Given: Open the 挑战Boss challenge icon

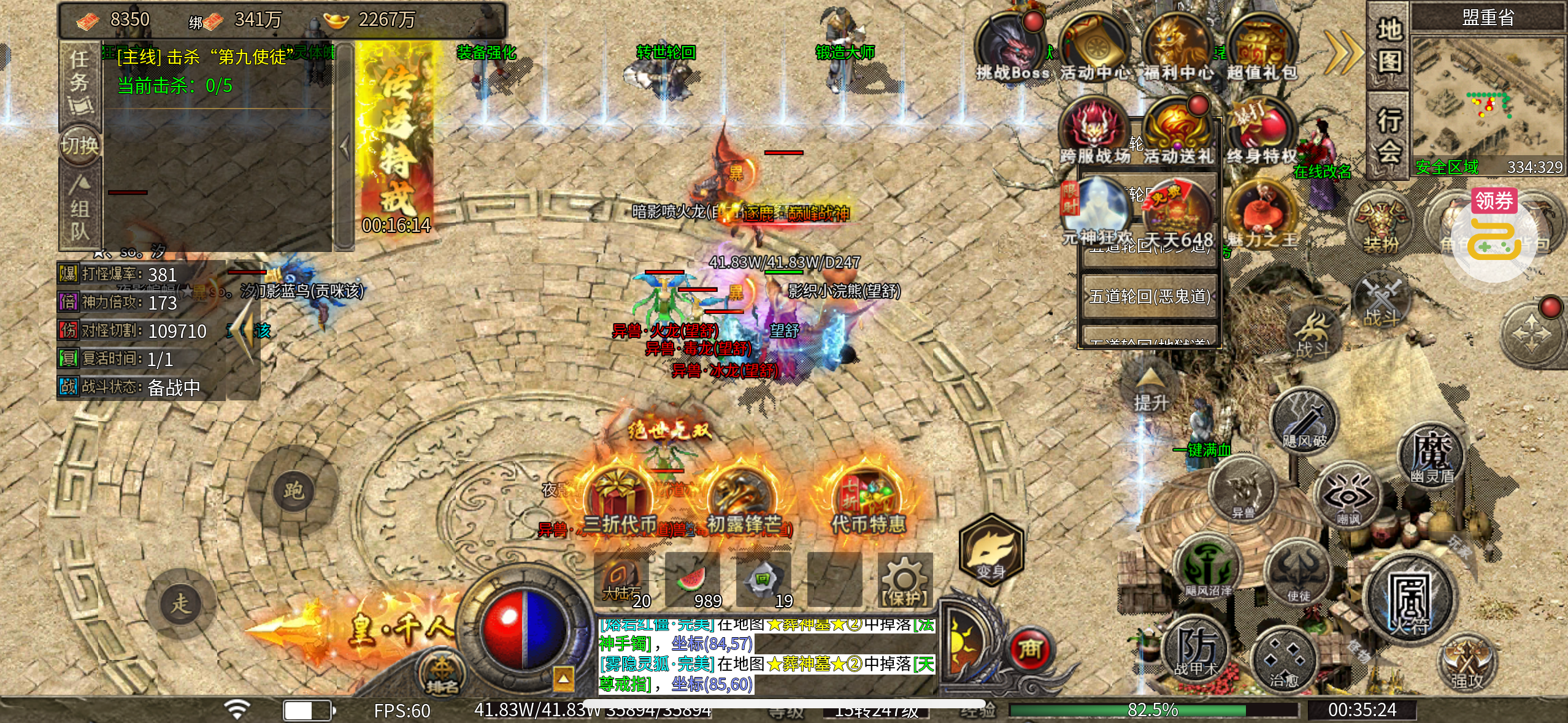Looking at the screenshot, I should tap(1010, 48).
